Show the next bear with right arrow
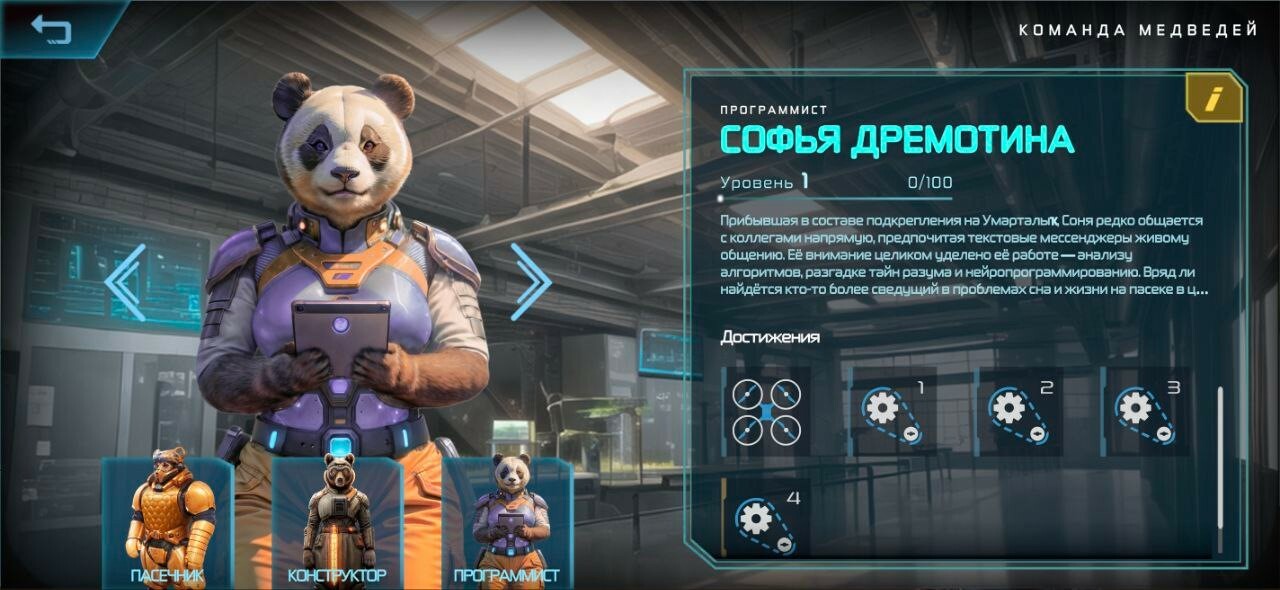 coord(530,282)
